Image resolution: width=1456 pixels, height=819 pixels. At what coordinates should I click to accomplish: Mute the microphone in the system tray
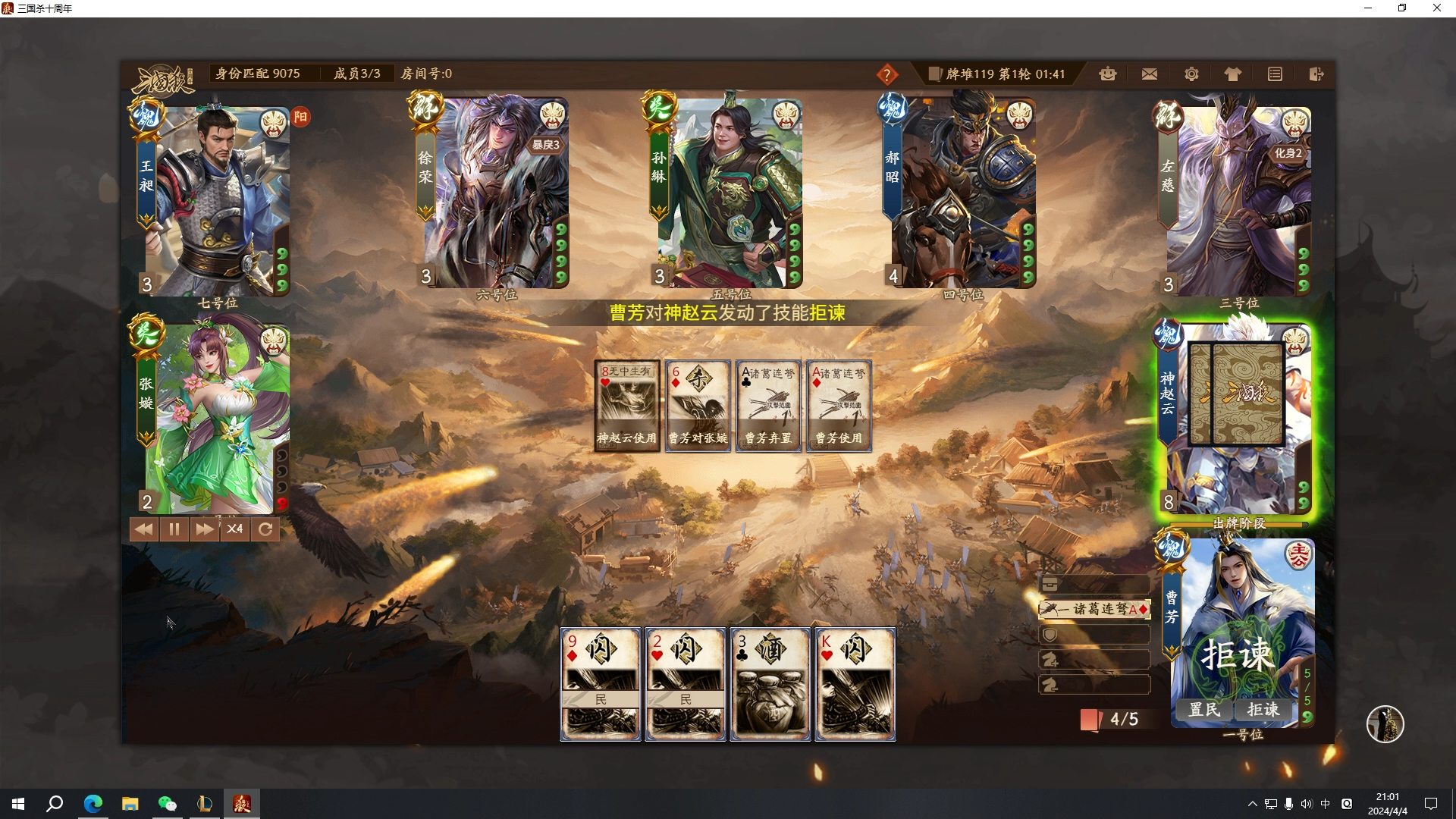coord(1289,805)
